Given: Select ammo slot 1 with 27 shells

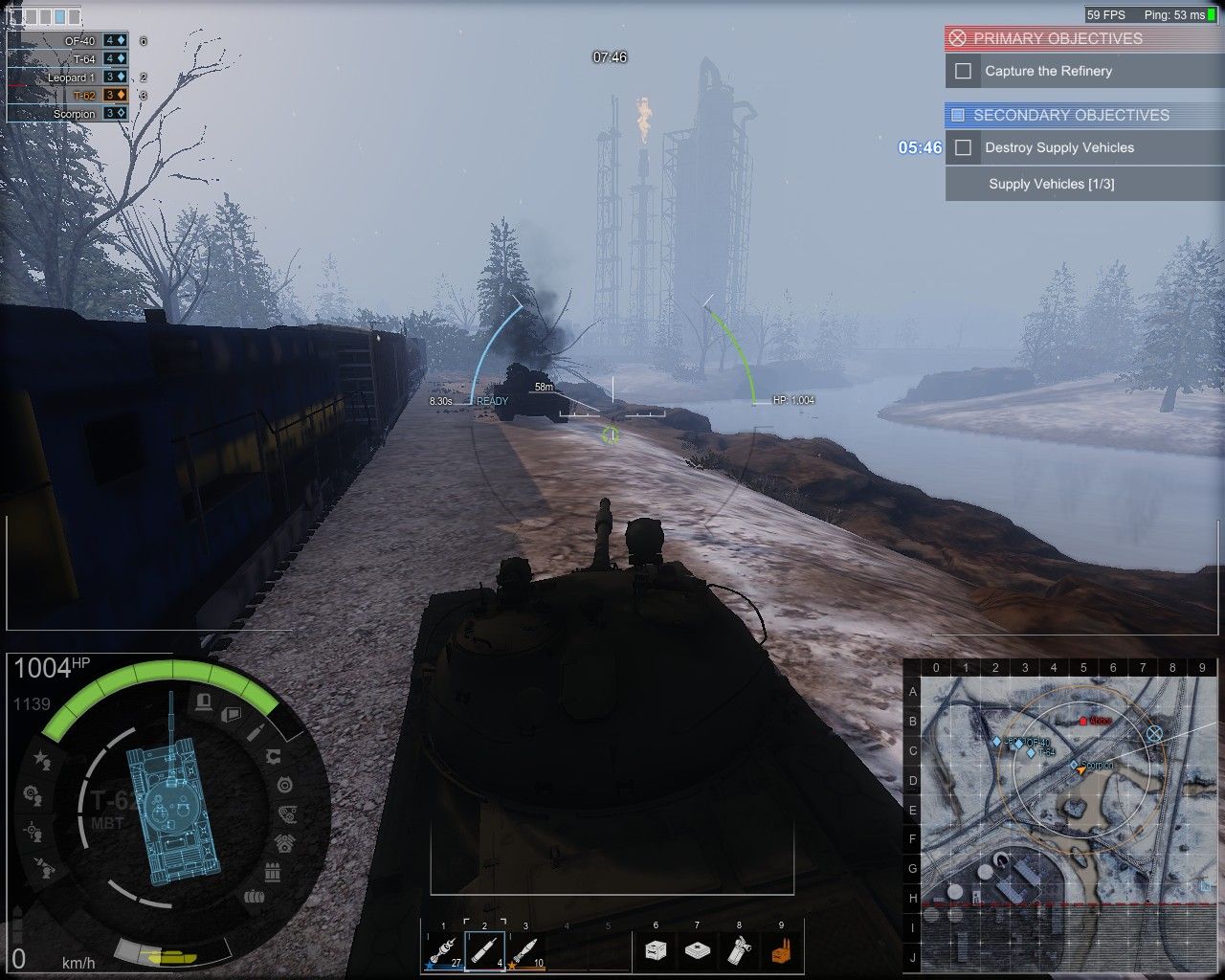Looking at the screenshot, I should click(x=443, y=950).
